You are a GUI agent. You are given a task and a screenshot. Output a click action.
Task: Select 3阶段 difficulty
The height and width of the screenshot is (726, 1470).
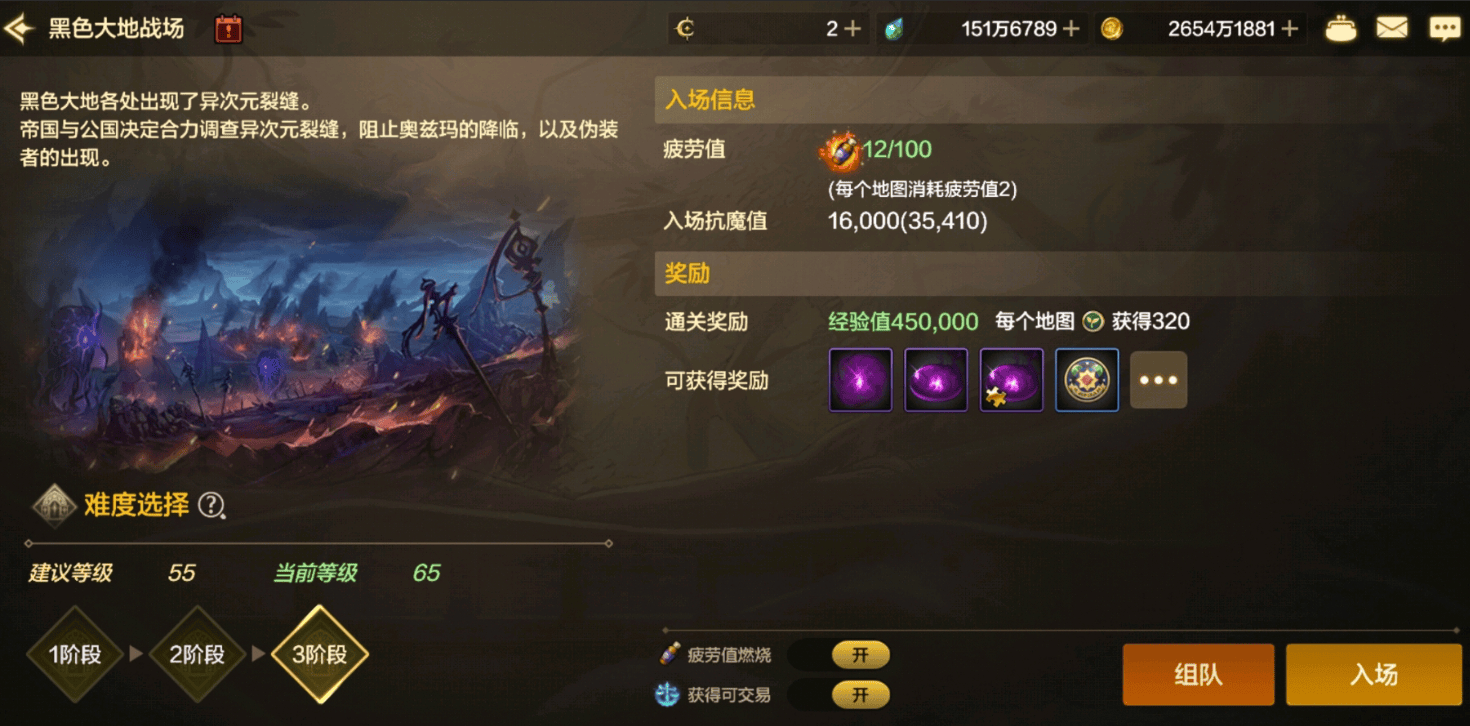point(320,655)
